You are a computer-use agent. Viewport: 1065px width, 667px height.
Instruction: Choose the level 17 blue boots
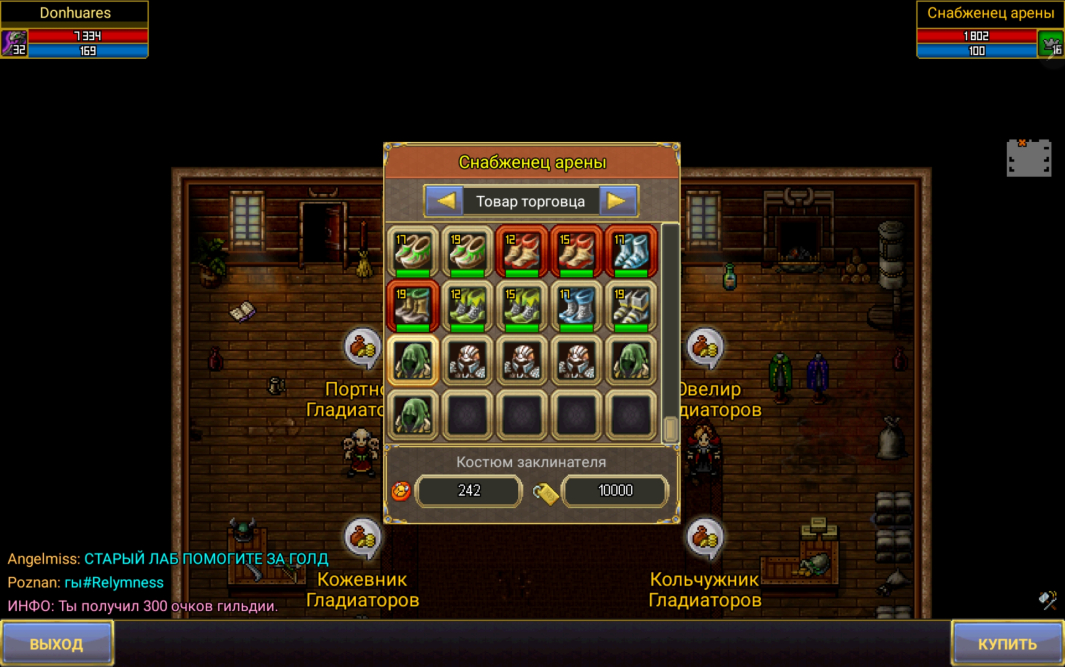coord(576,306)
